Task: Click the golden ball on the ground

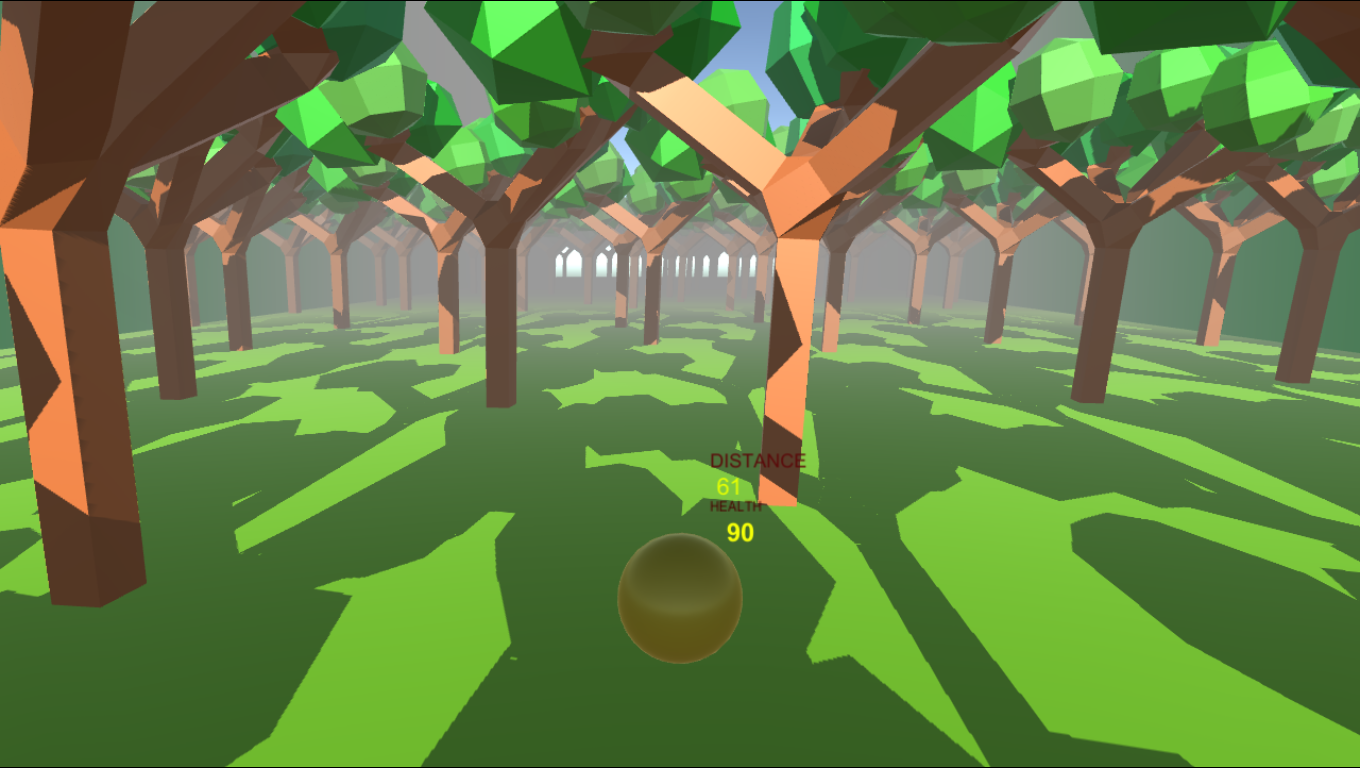Action: (x=681, y=599)
